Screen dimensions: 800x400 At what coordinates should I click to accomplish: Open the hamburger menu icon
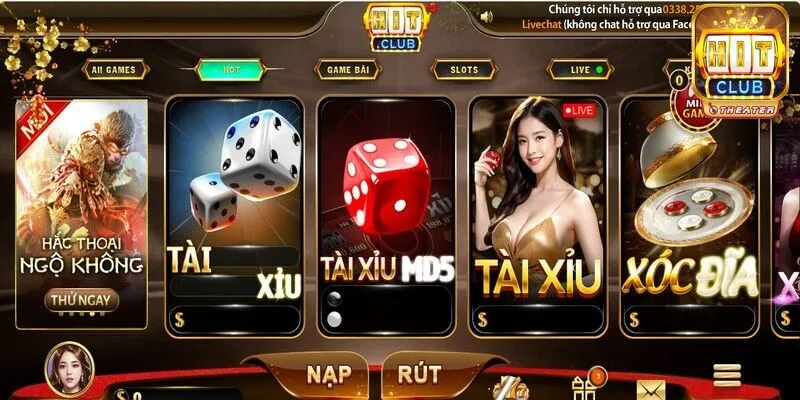[x=726, y=375]
